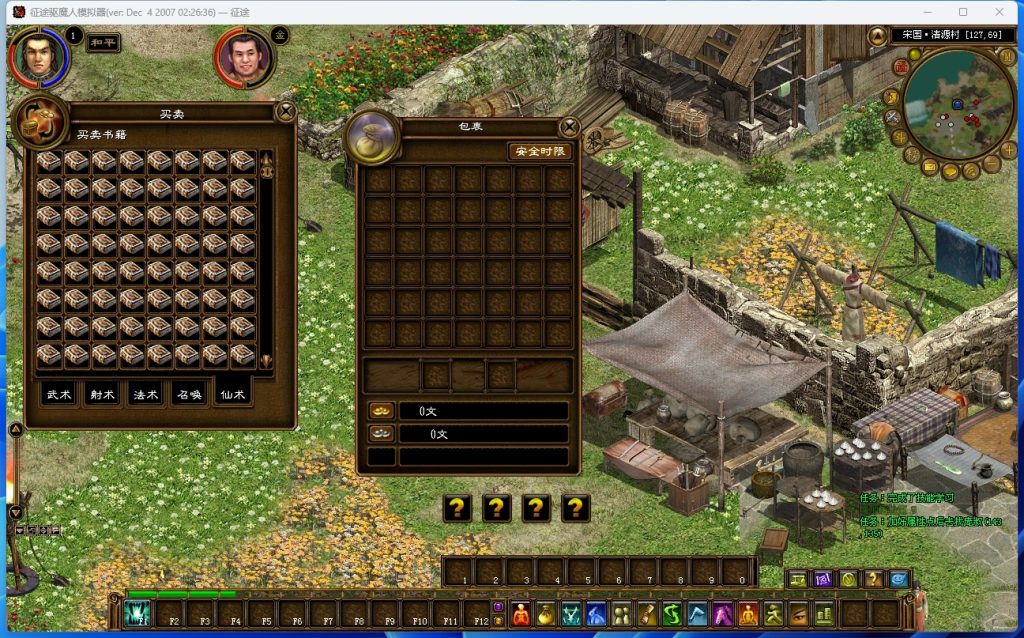Switch to the 射术 tab
The width and height of the screenshot is (1024, 638).
coord(102,394)
